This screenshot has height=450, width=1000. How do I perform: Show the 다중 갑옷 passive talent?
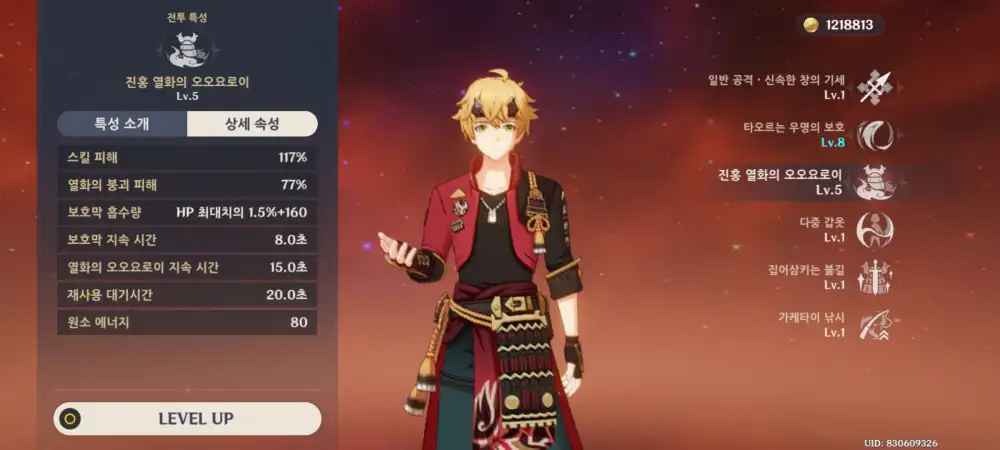(x=876, y=230)
